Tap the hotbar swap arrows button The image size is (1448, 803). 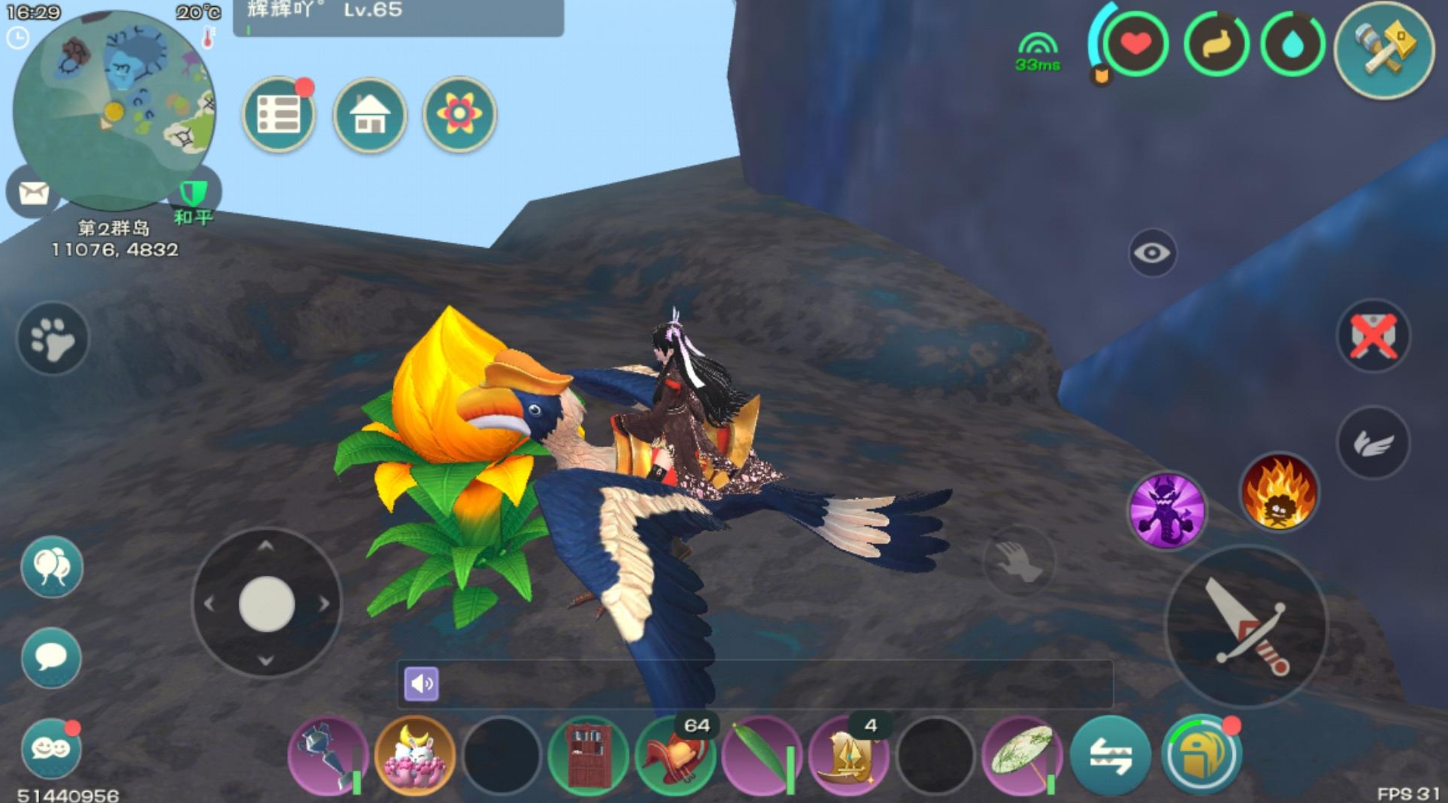[x=1110, y=756]
